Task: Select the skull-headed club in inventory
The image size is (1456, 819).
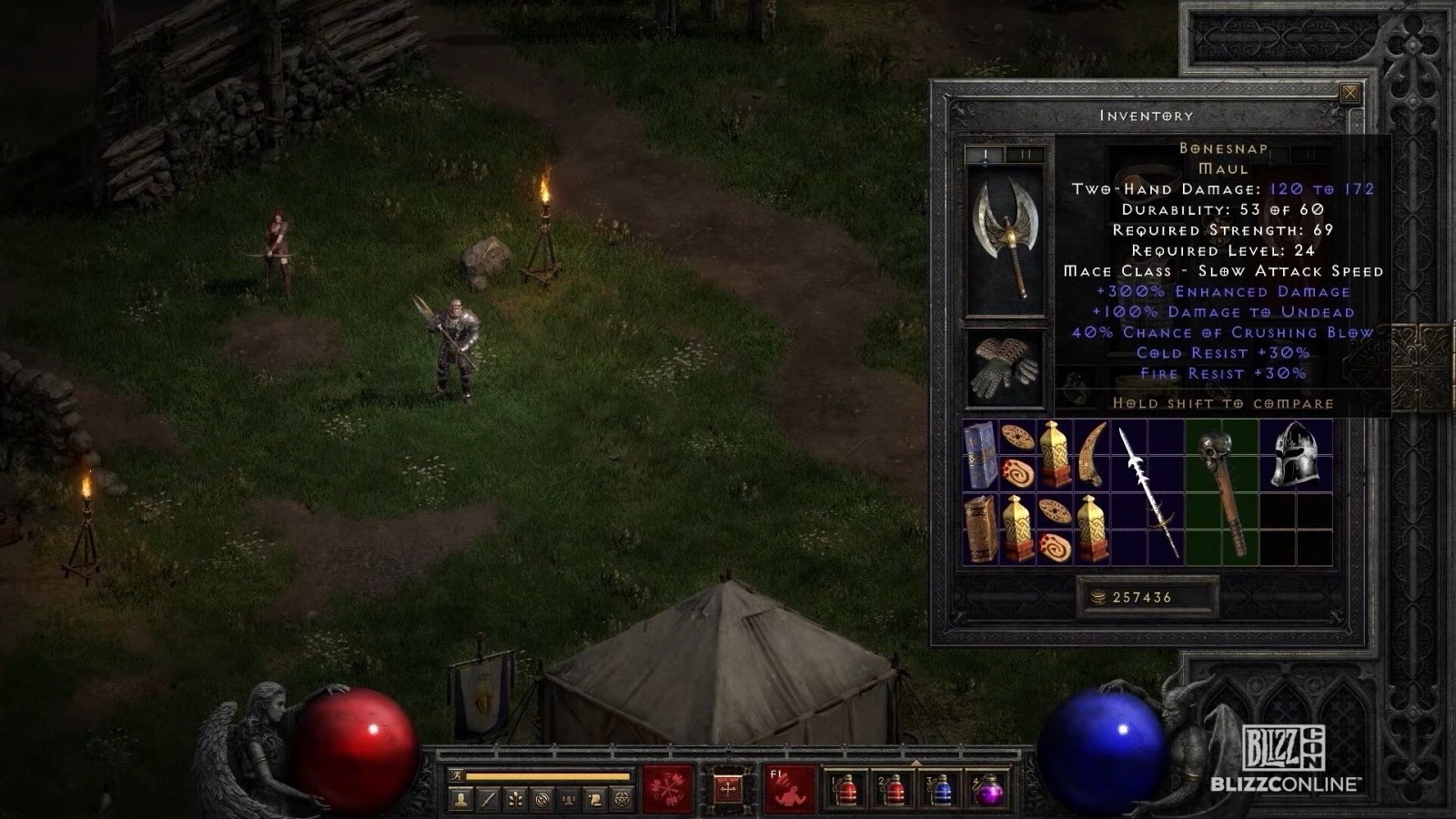Action: (1222, 491)
